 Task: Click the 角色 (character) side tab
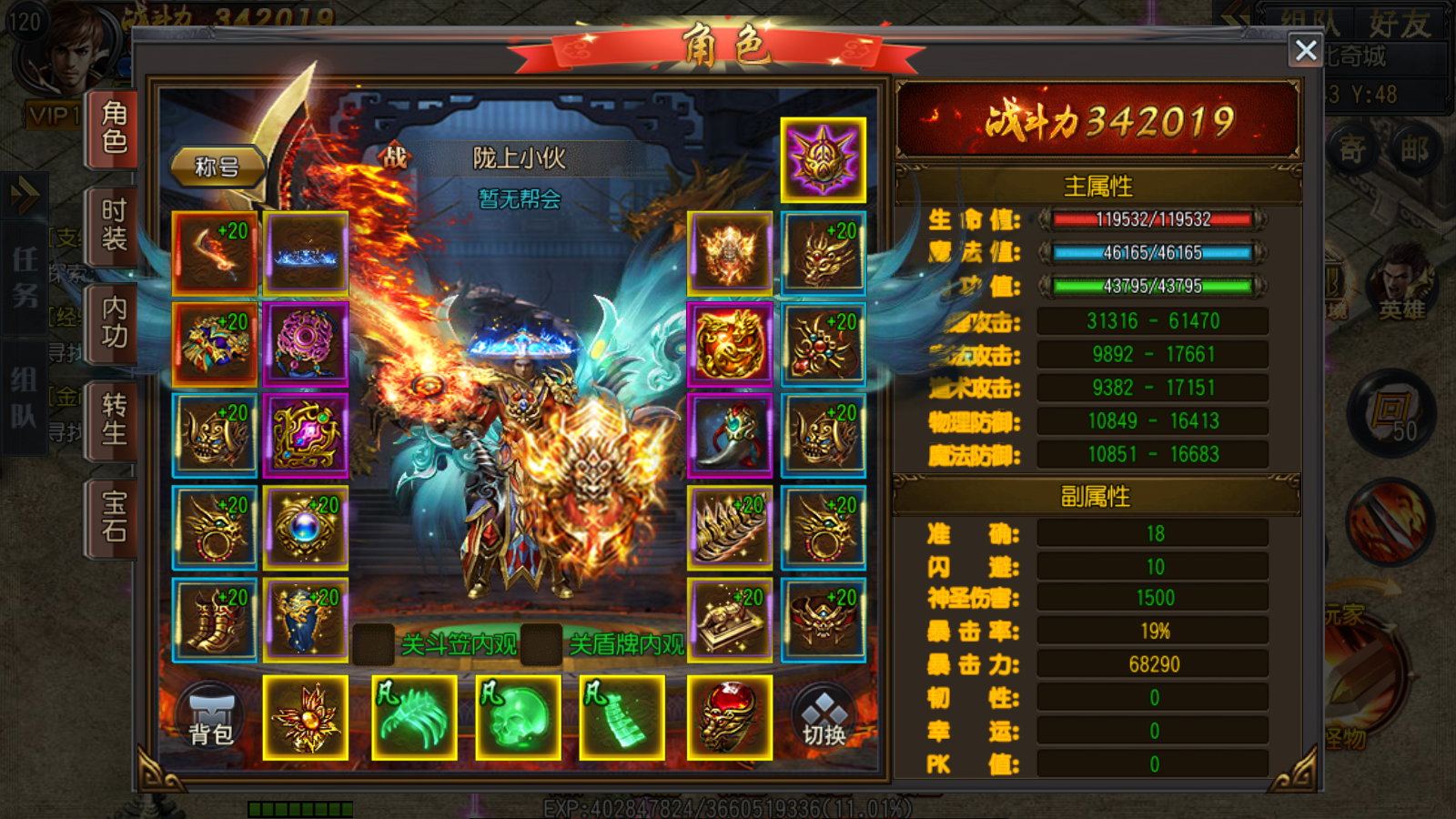pos(114,127)
